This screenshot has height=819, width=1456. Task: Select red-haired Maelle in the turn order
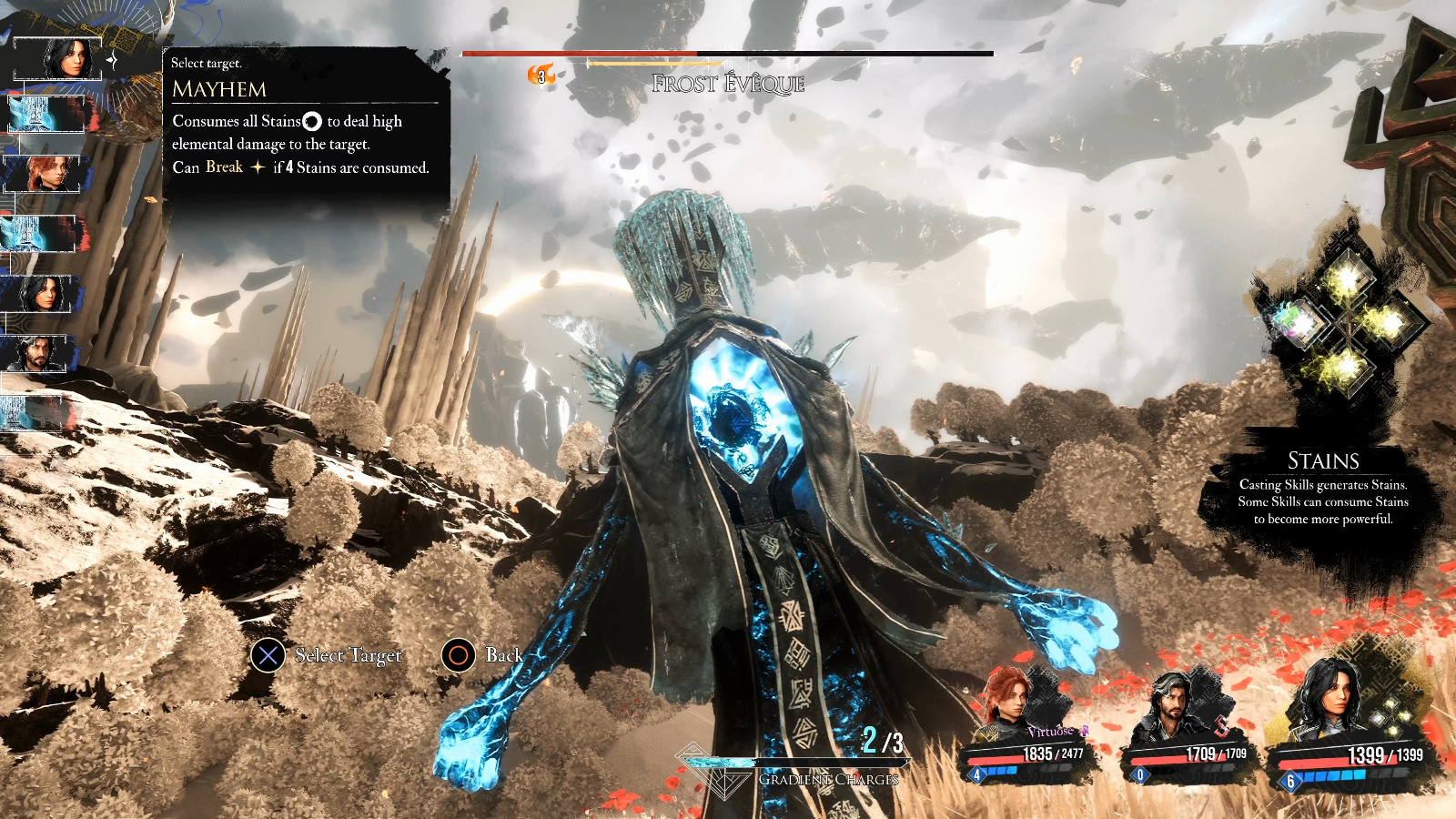point(42,173)
